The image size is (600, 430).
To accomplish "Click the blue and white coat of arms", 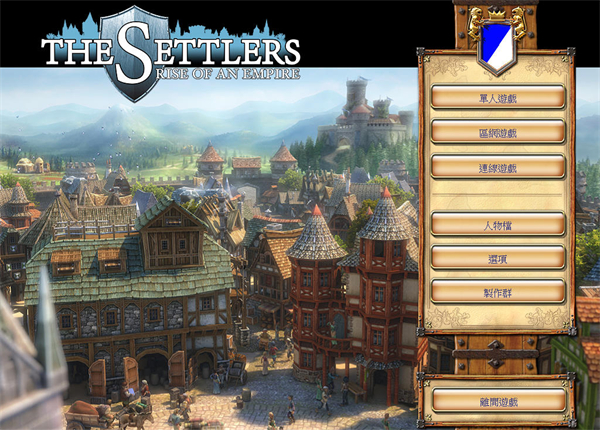I will 497,42.
